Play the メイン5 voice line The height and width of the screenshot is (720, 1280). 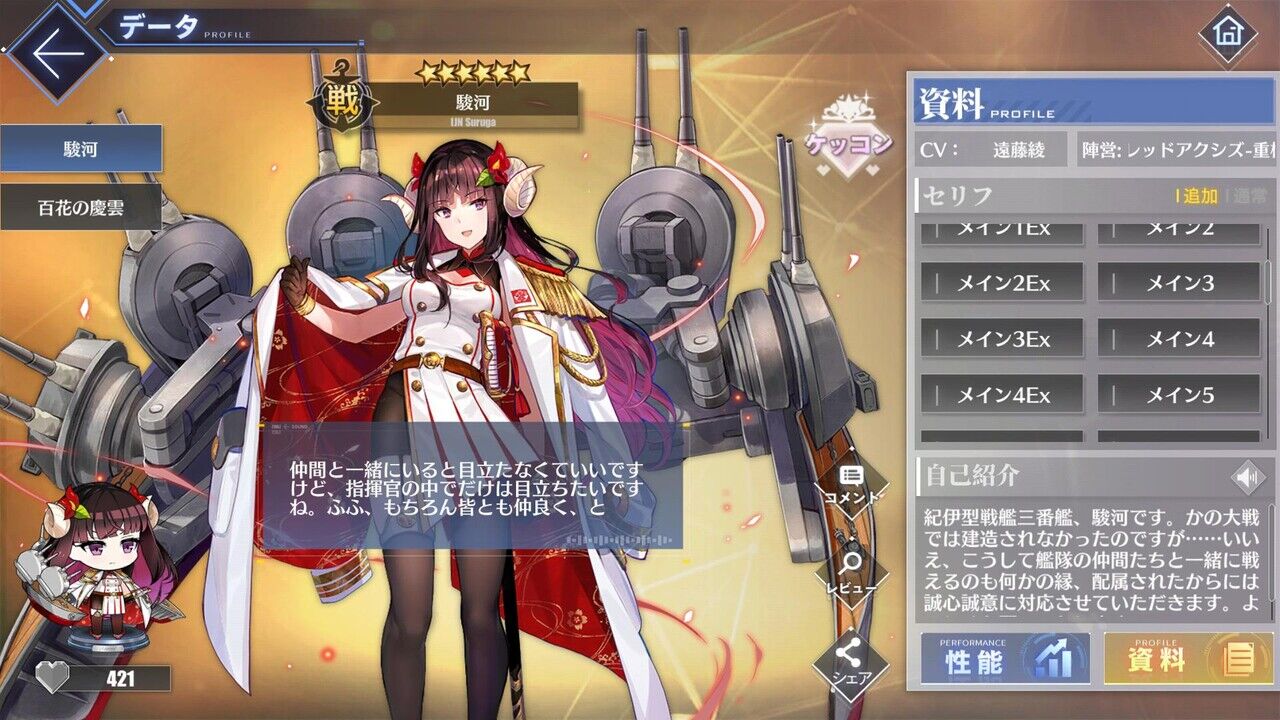coord(1179,395)
